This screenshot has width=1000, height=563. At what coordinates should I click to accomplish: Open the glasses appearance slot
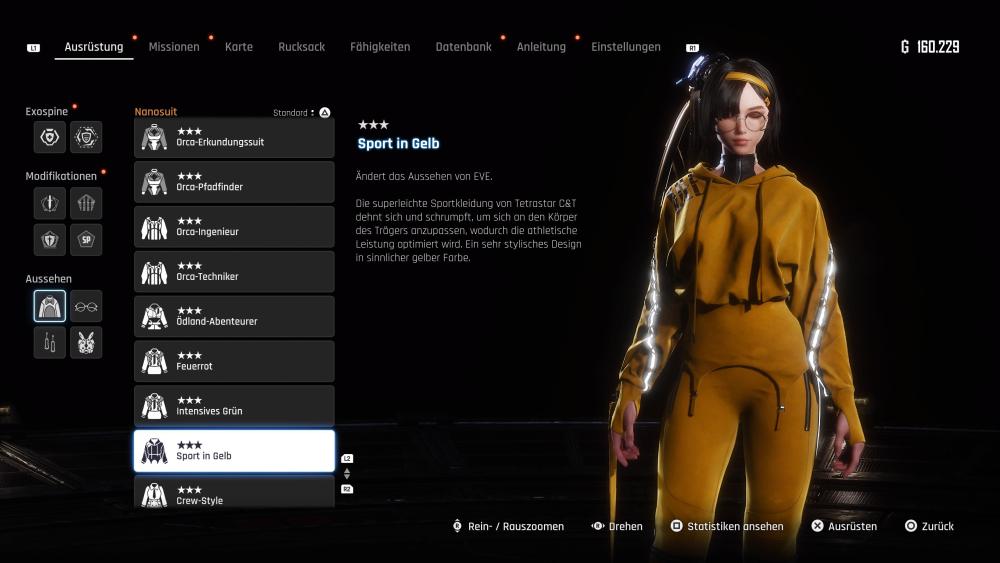[x=86, y=306]
